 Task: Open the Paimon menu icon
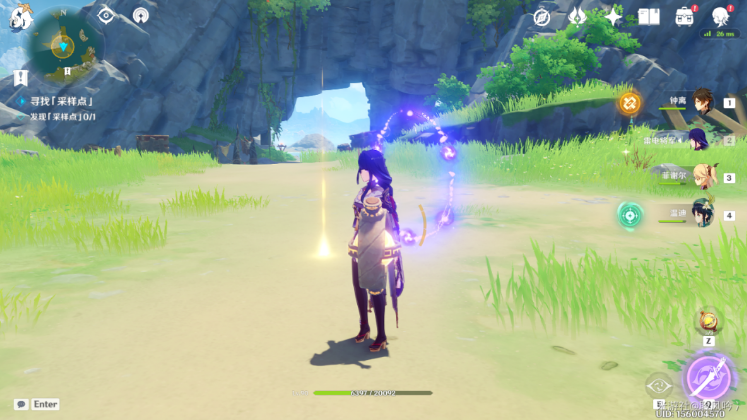click(20, 15)
